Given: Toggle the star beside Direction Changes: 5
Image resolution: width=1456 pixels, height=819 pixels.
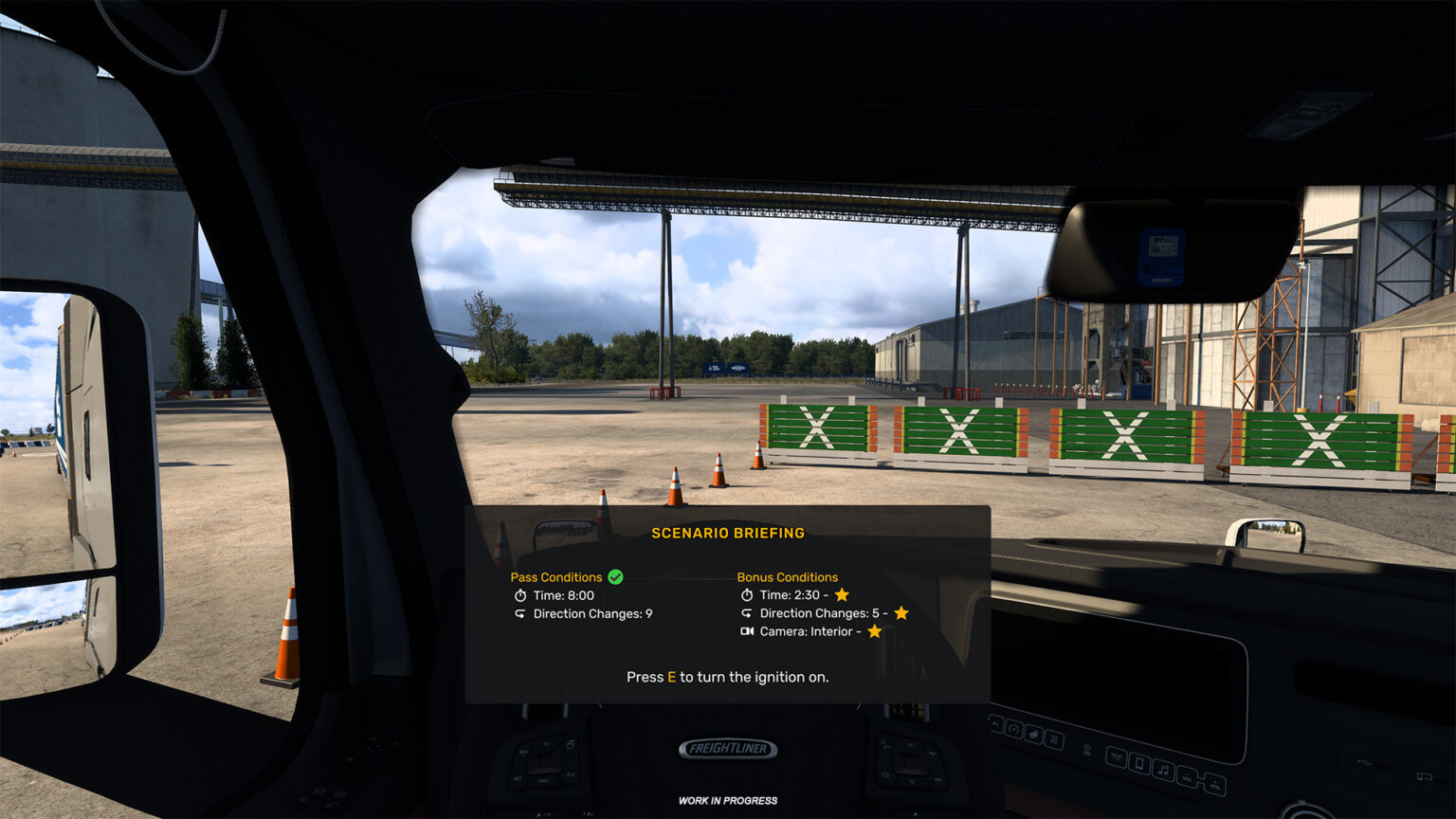Looking at the screenshot, I should point(901,613).
